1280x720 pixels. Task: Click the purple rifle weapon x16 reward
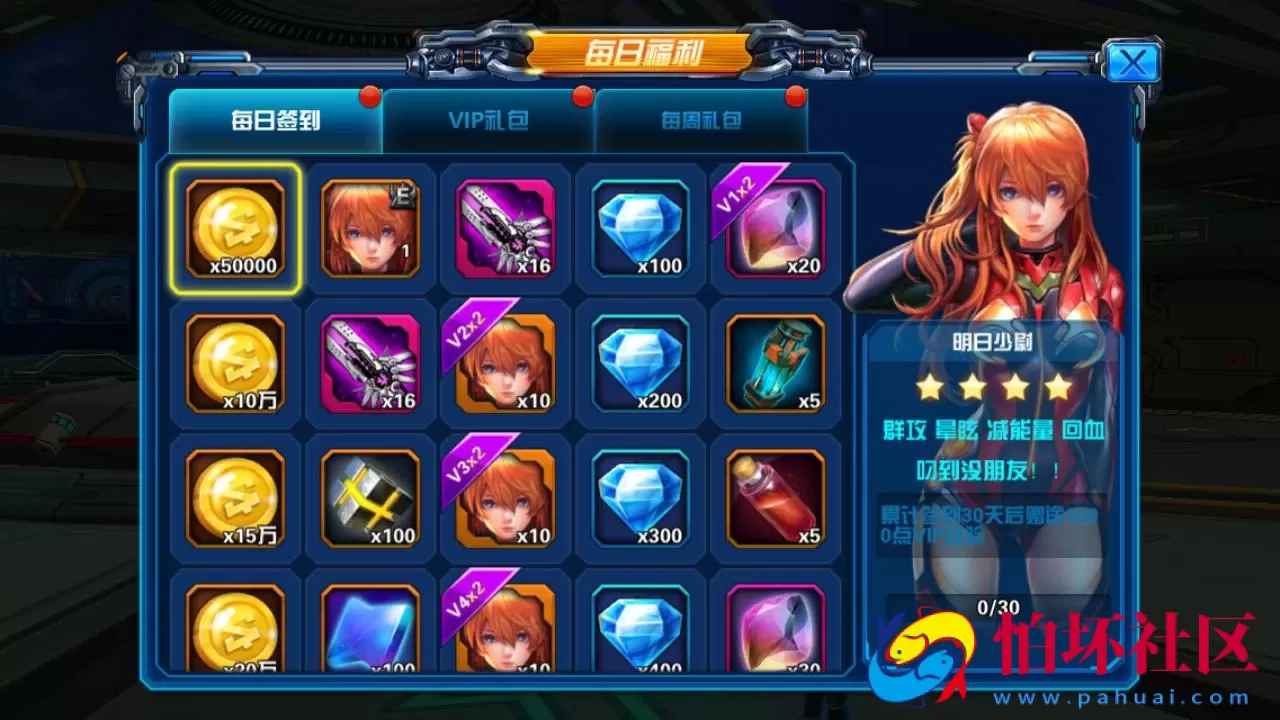[x=504, y=230]
